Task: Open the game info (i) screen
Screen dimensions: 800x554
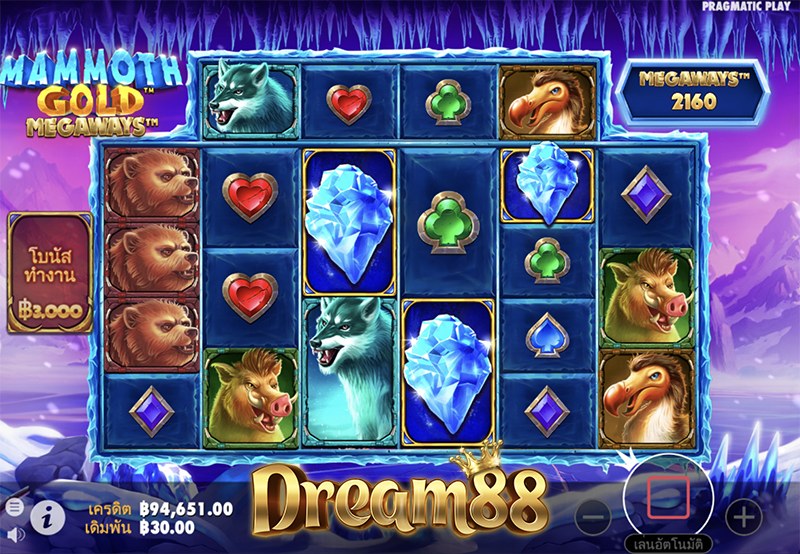Action: (43, 516)
